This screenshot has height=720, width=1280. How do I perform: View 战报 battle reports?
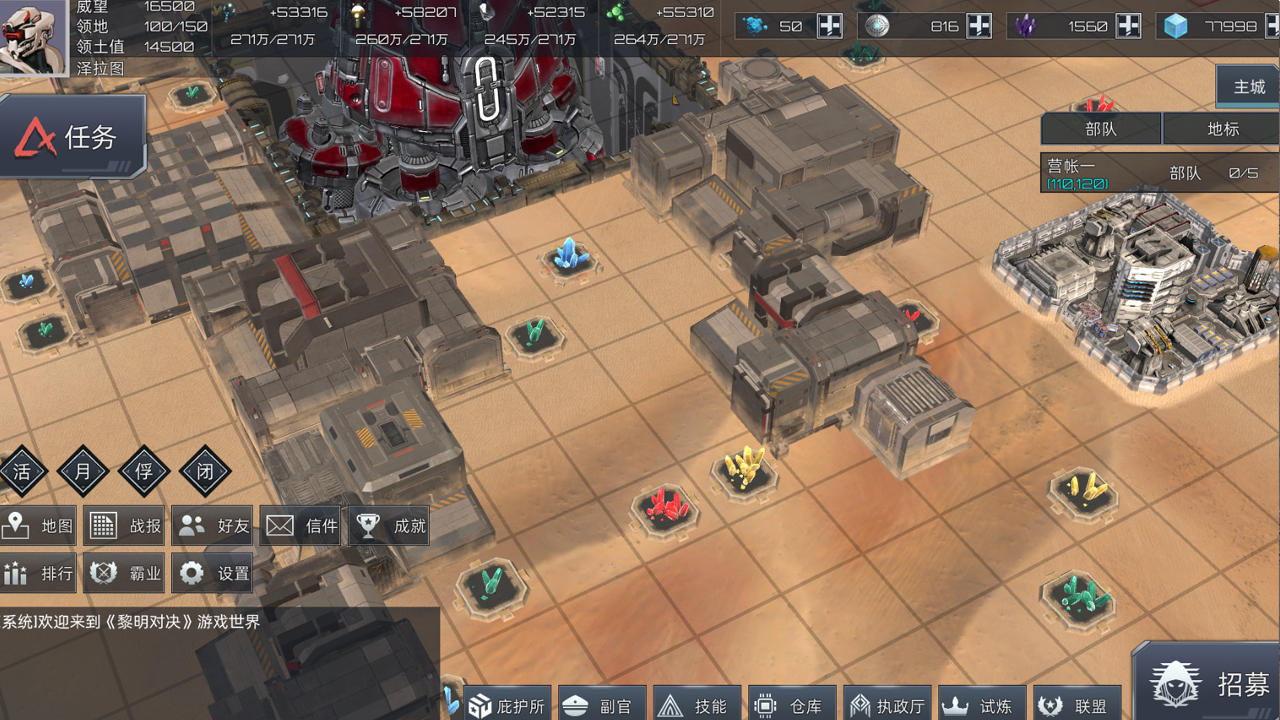coord(126,526)
